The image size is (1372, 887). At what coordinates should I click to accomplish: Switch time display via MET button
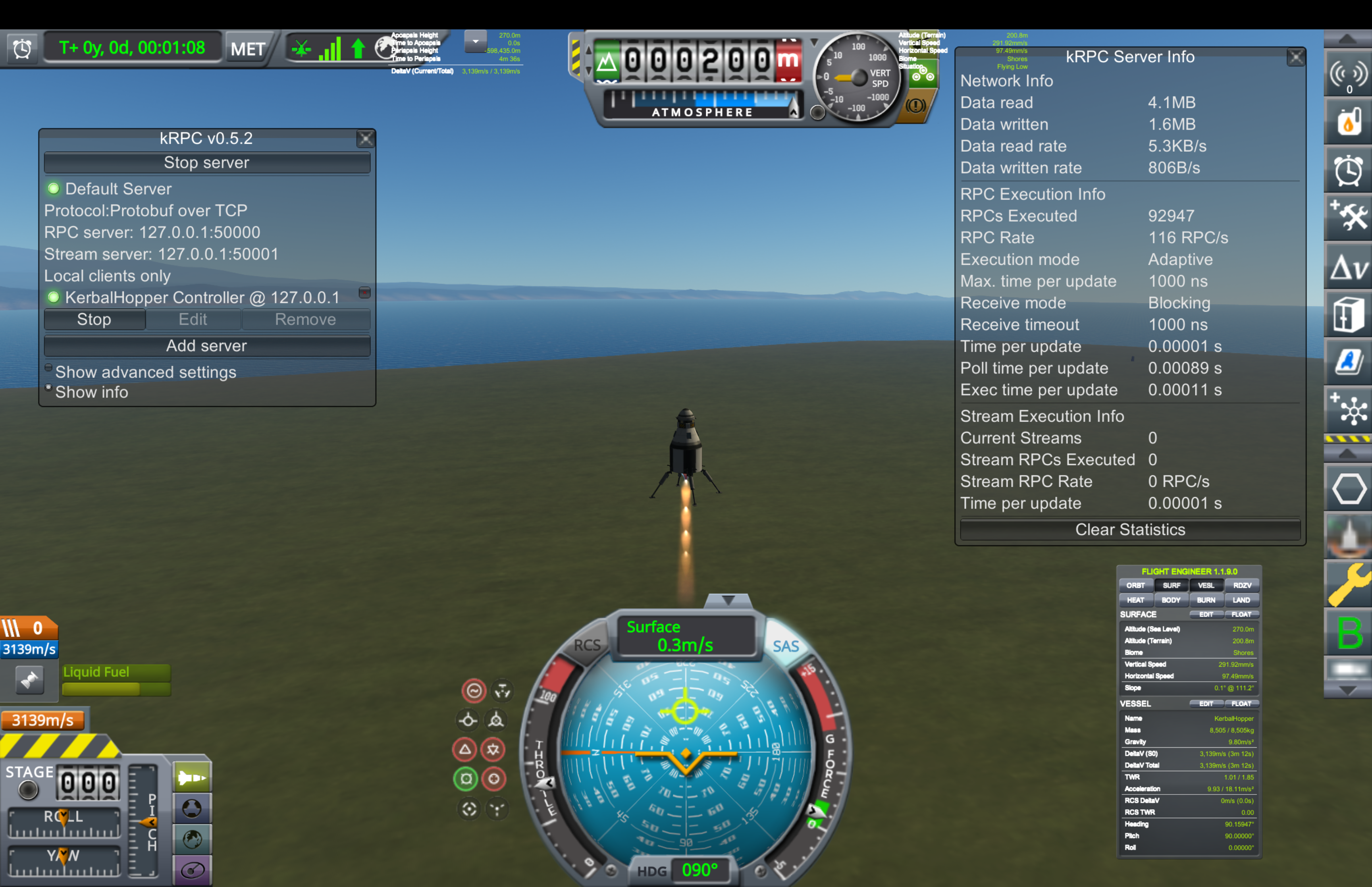point(248,49)
